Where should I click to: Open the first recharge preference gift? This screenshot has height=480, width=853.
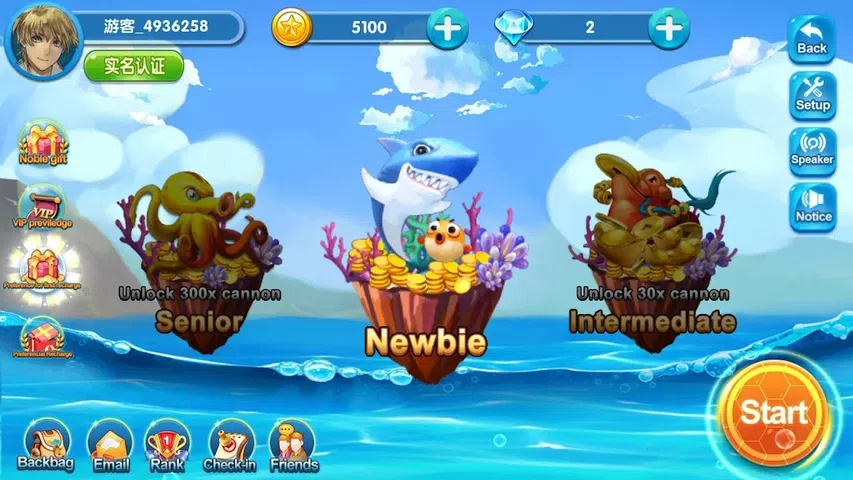coord(42,268)
